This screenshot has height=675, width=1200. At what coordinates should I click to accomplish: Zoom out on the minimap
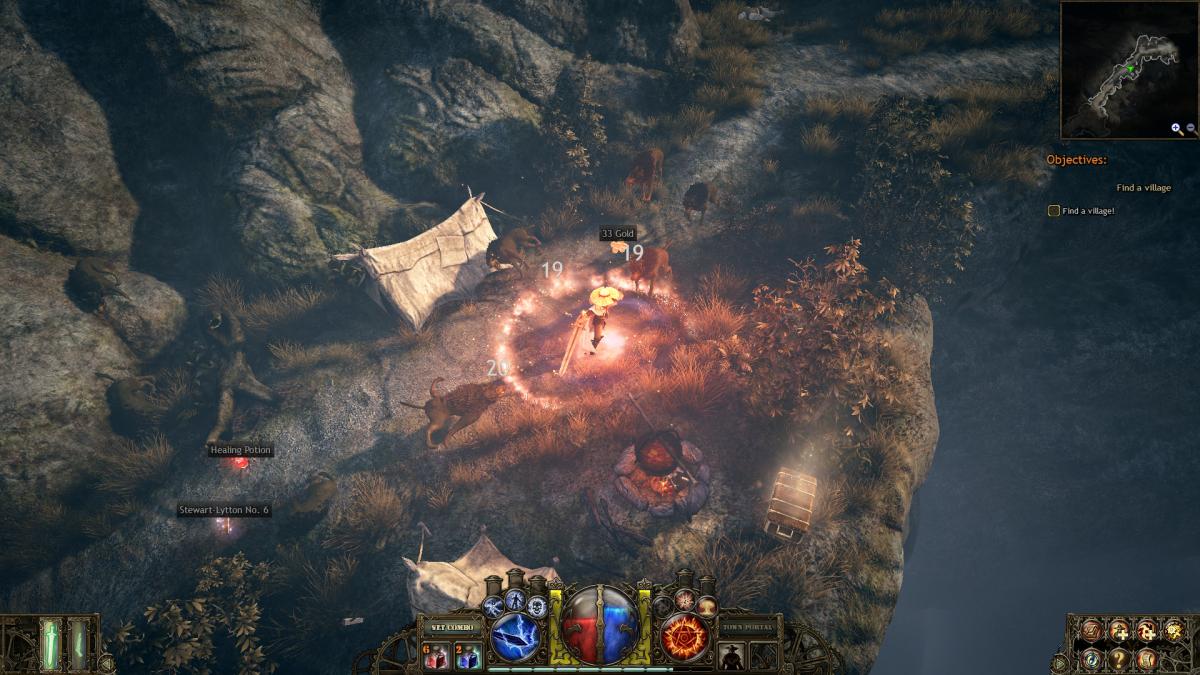tap(1191, 129)
